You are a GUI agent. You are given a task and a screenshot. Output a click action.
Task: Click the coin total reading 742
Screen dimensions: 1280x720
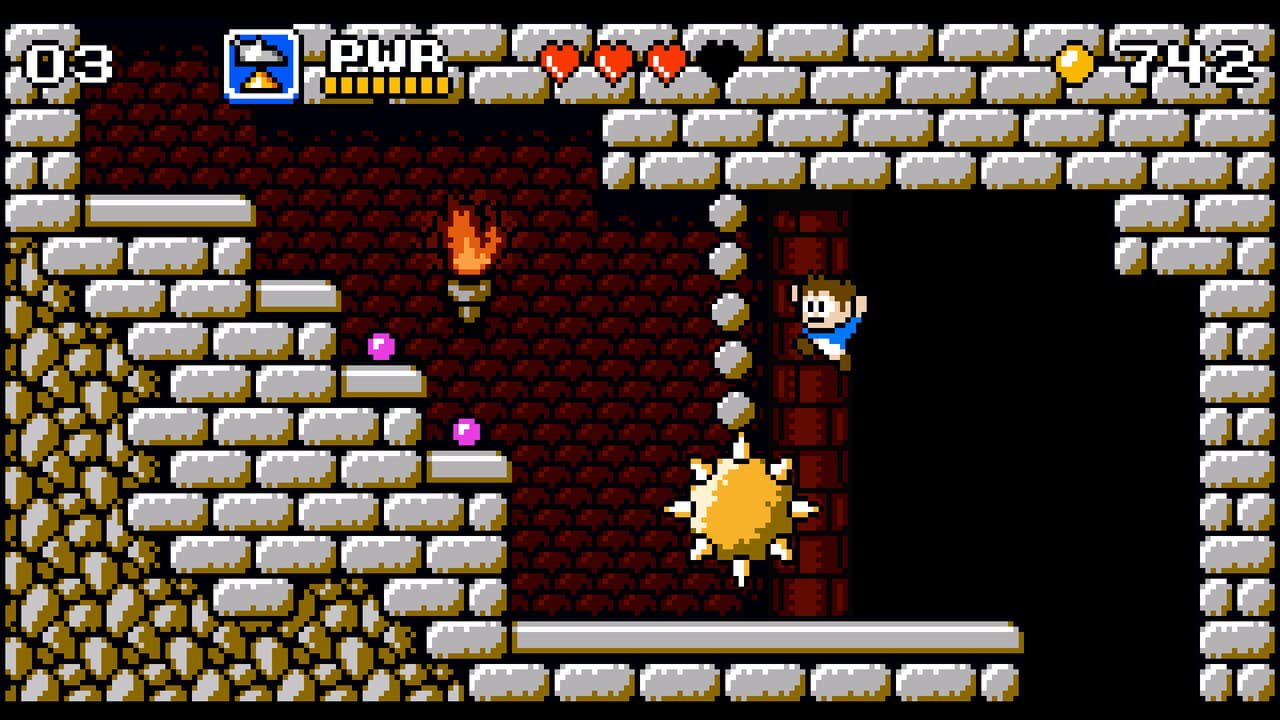click(1185, 60)
